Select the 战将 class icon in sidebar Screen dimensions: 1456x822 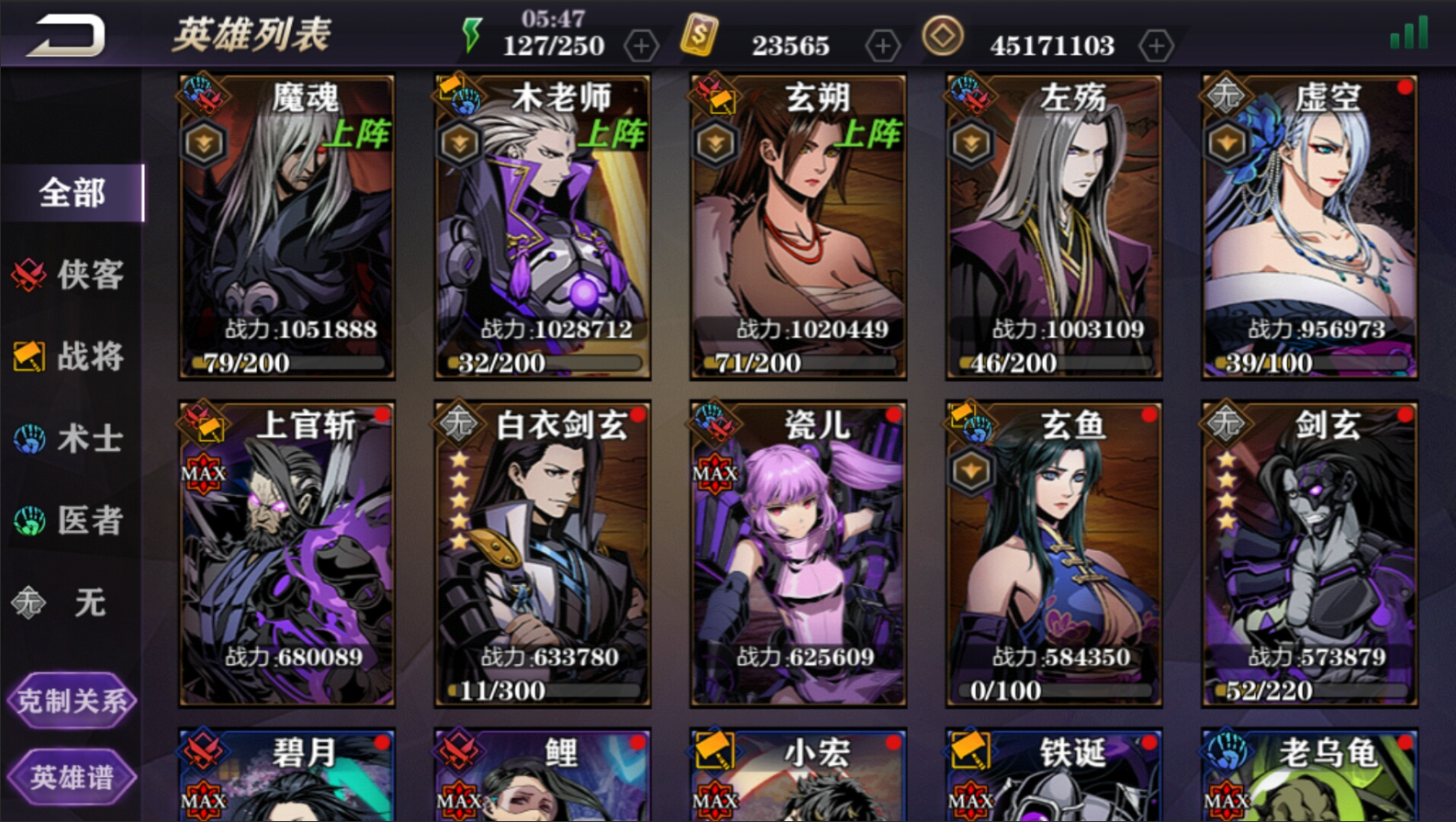click(x=28, y=357)
